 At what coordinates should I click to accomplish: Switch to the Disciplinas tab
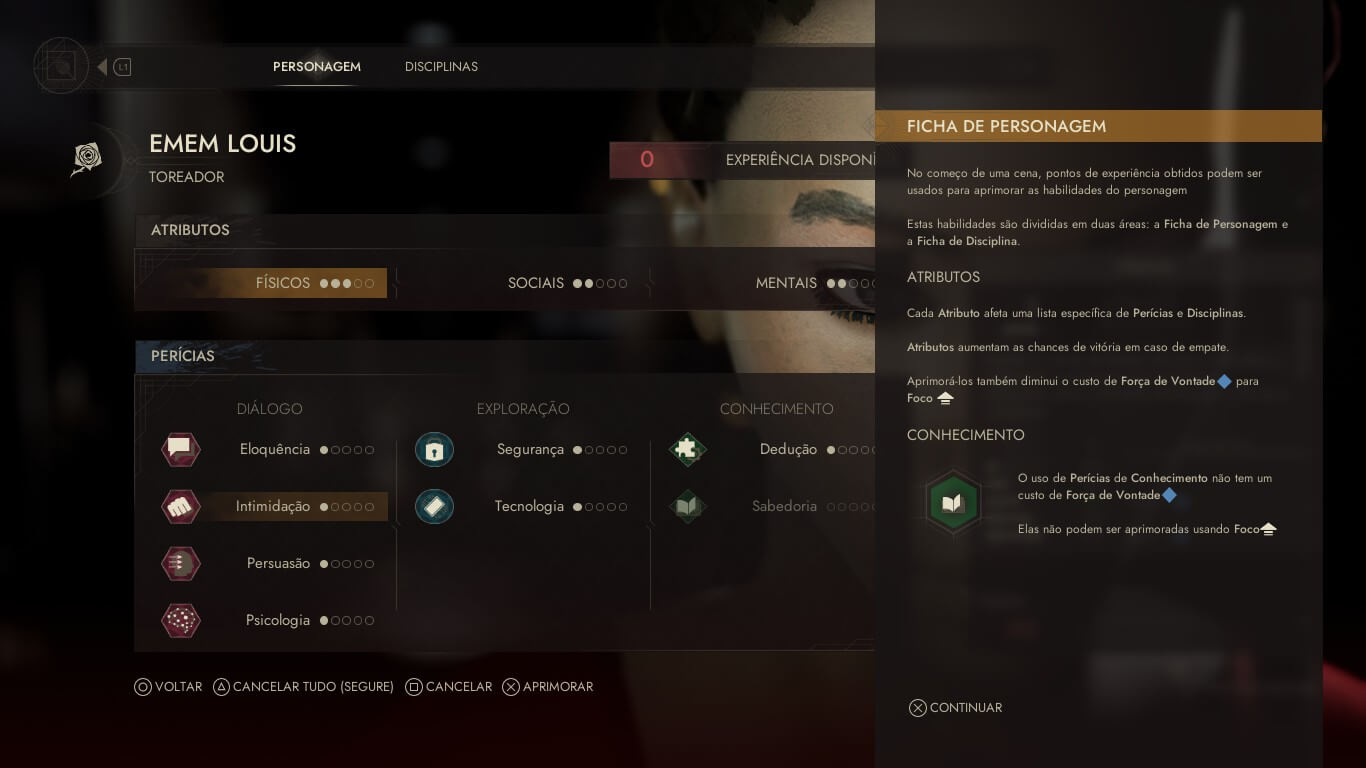441,67
